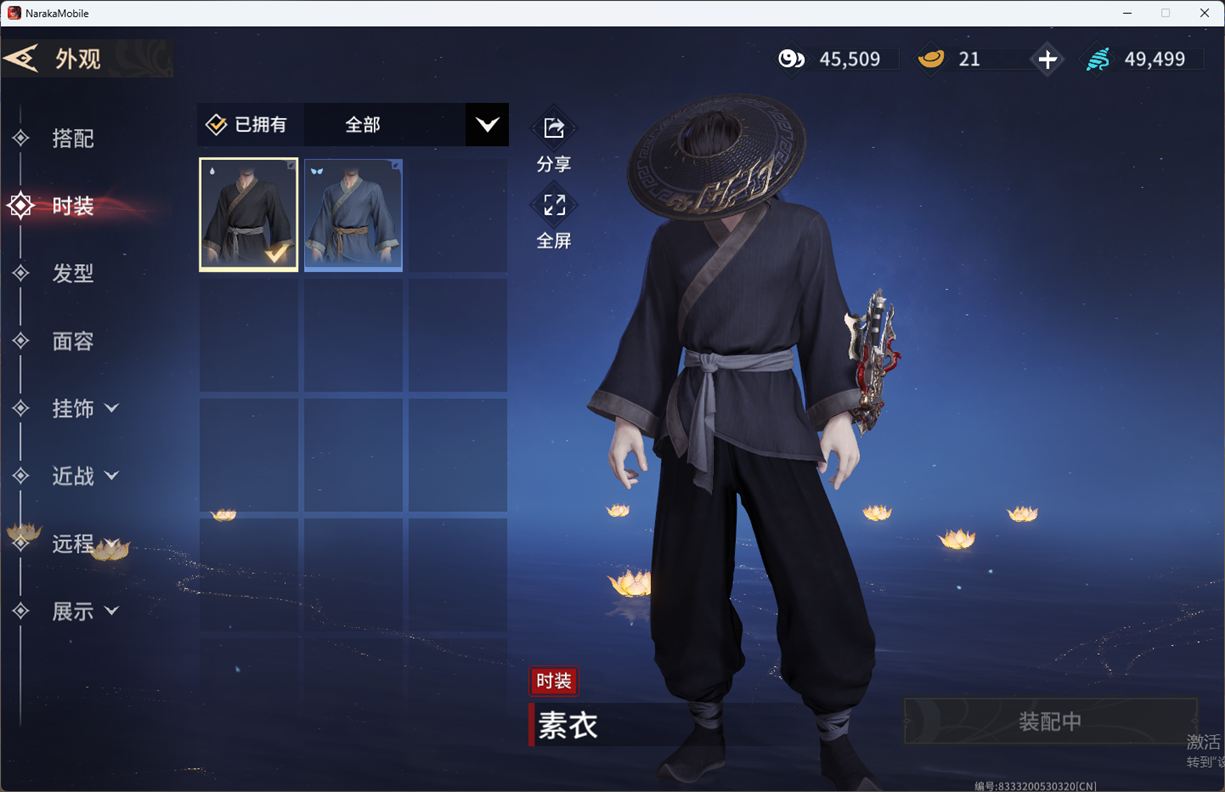
Task: Expand the 挂饰 accessories category
Action: (85, 408)
